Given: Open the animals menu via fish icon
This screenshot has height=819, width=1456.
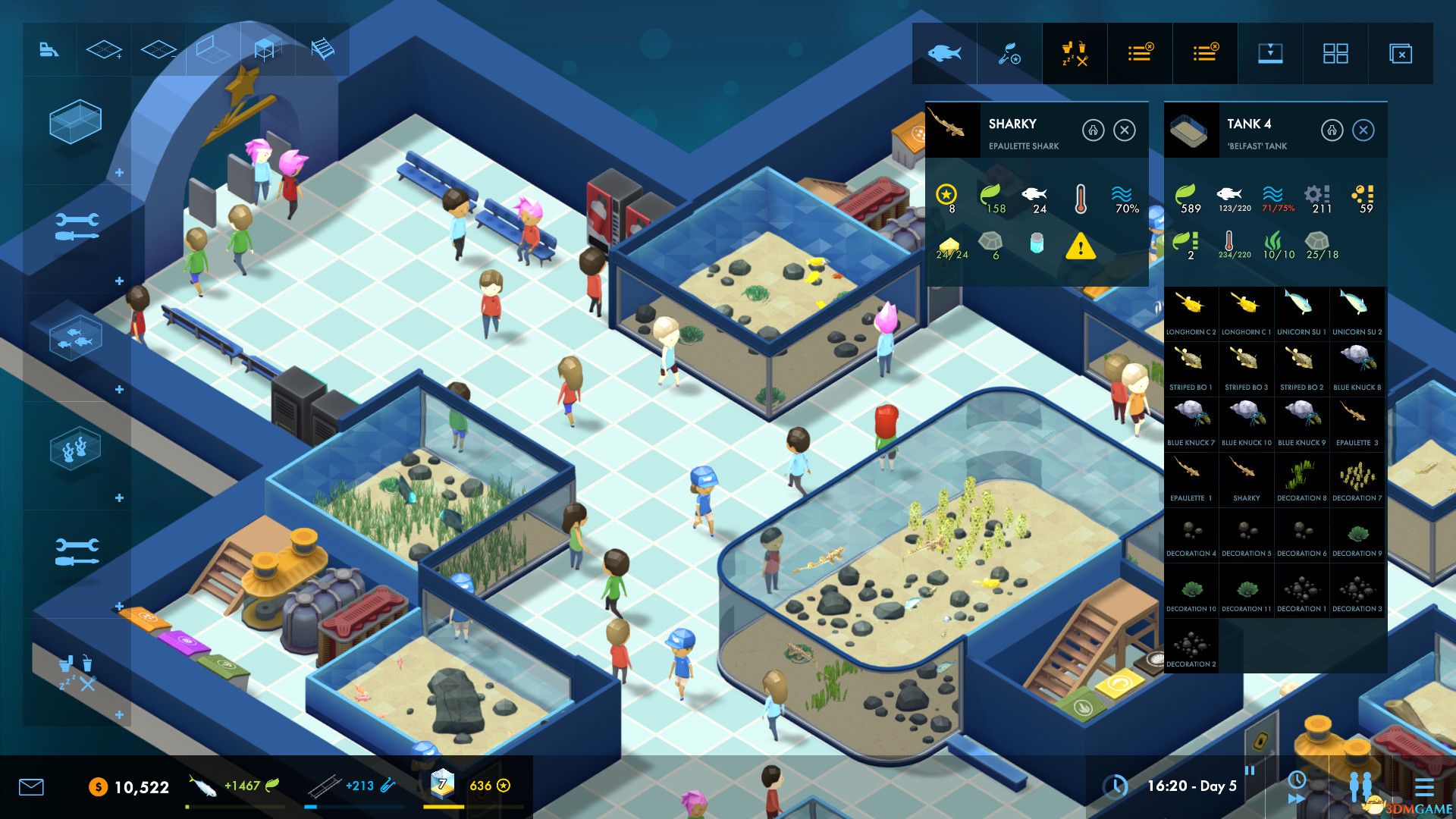Looking at the screenshot, I should (944, 53).
